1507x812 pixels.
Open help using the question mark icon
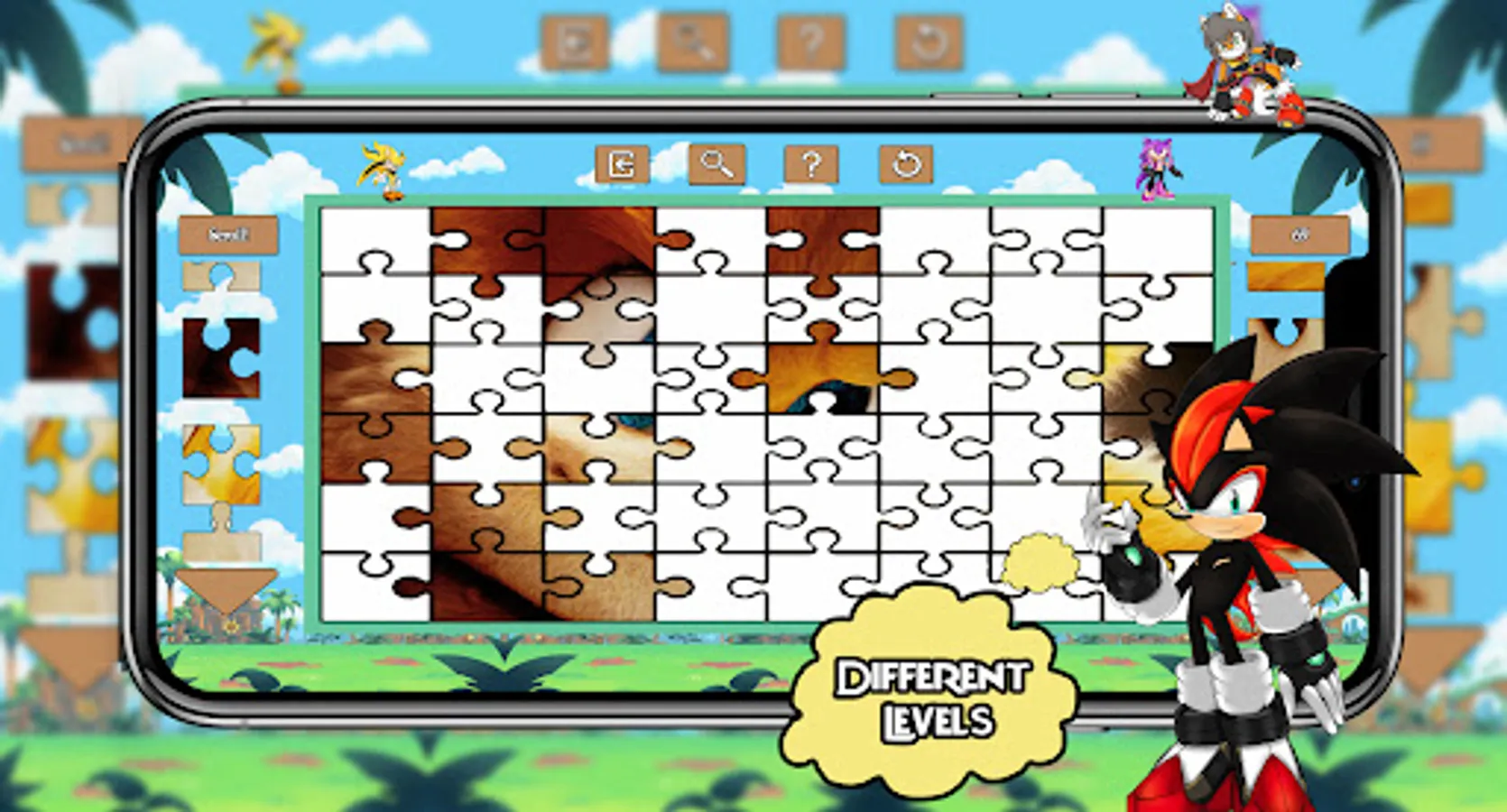tap(812, 164)
